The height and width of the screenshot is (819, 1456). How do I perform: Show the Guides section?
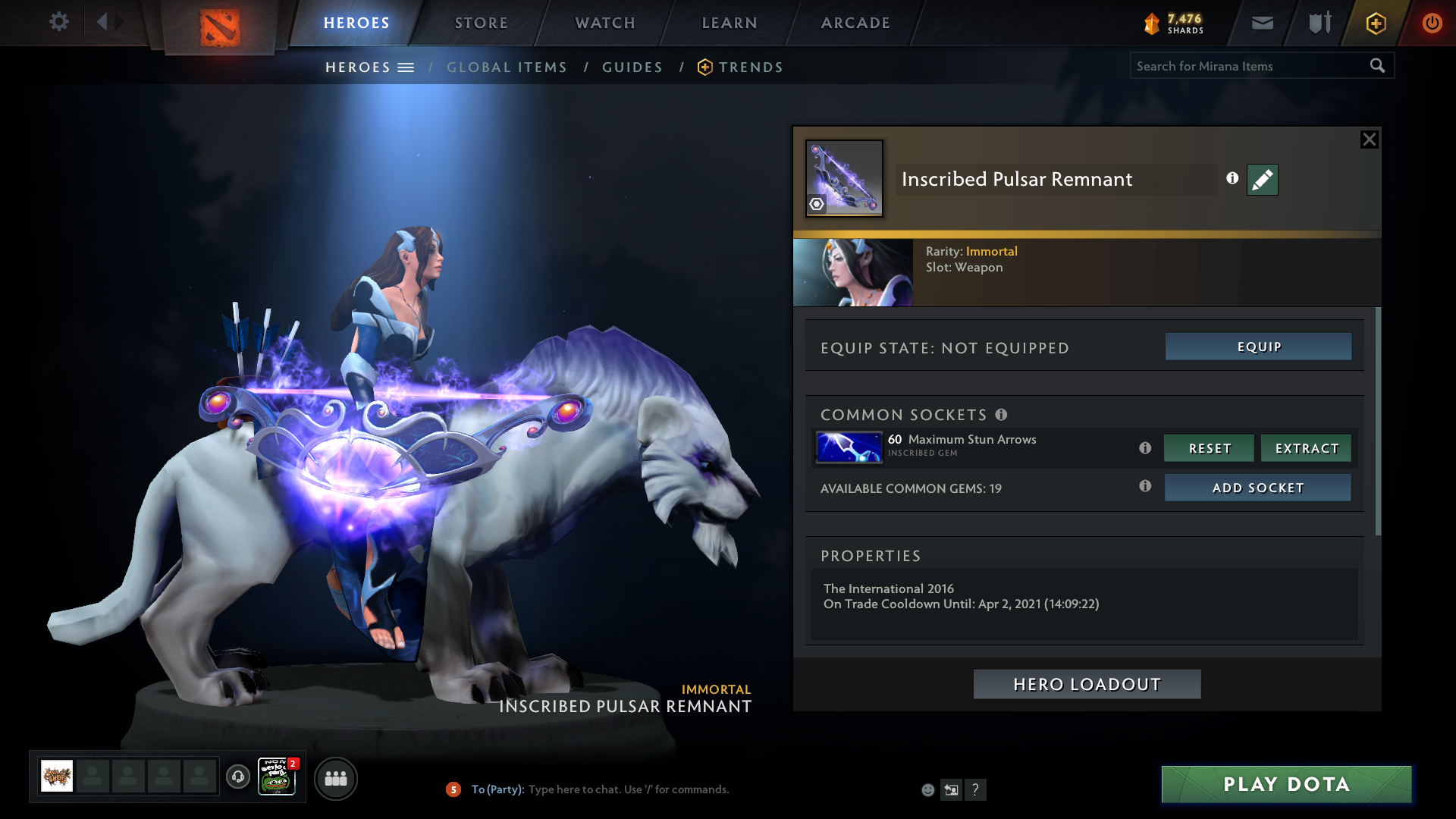tap(632, 67)
